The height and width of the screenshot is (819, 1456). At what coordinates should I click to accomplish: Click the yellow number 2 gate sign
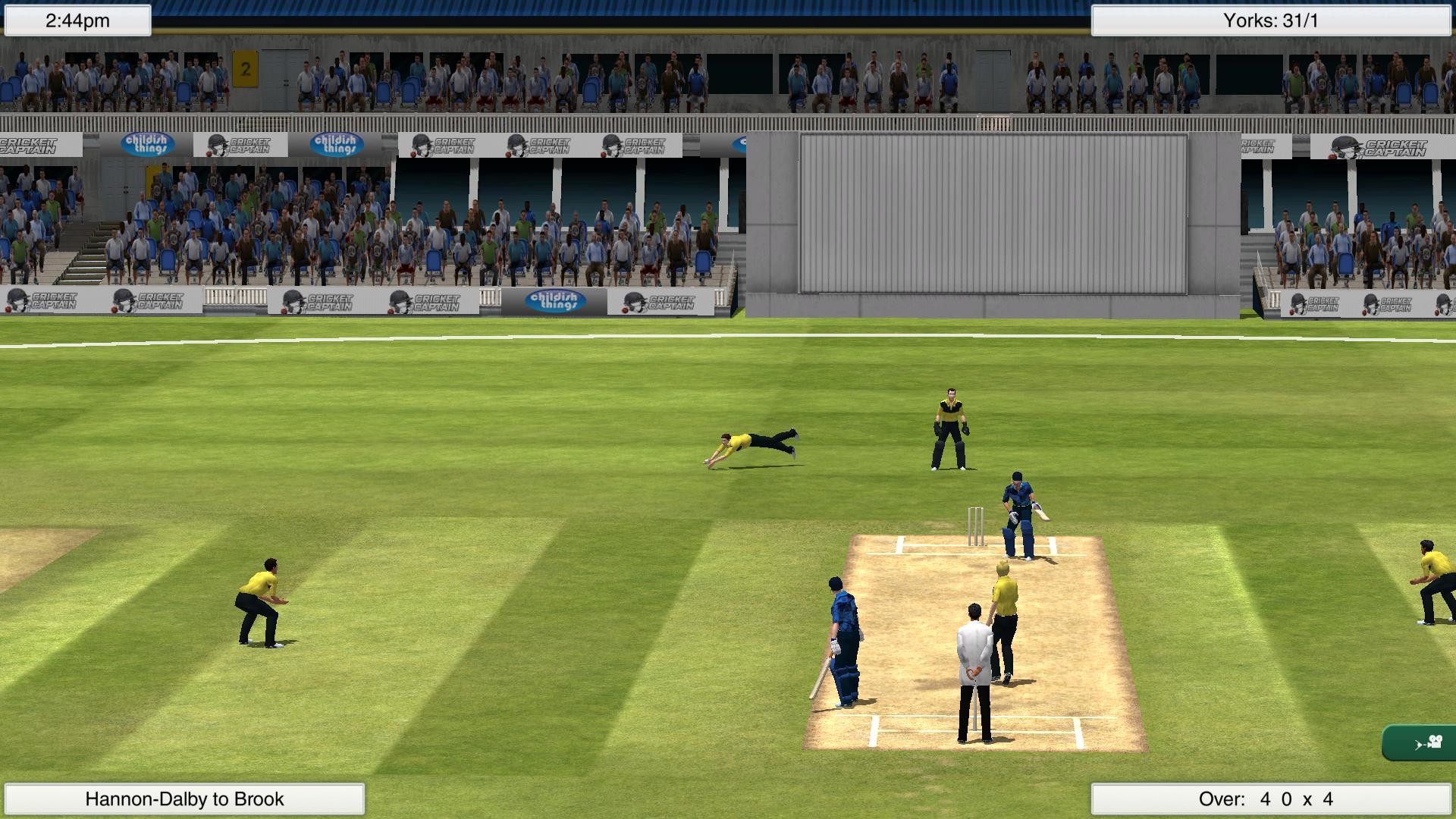pos(244,68)
